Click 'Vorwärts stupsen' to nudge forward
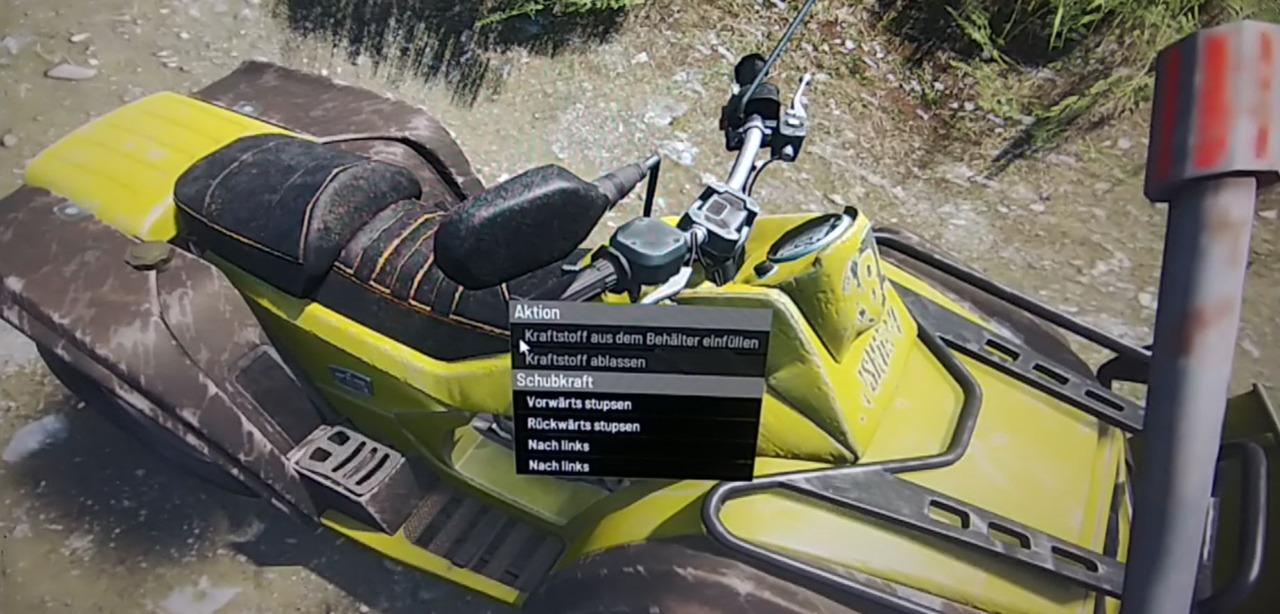This screenshot has width=1280, height=614. tap(579, 404)
